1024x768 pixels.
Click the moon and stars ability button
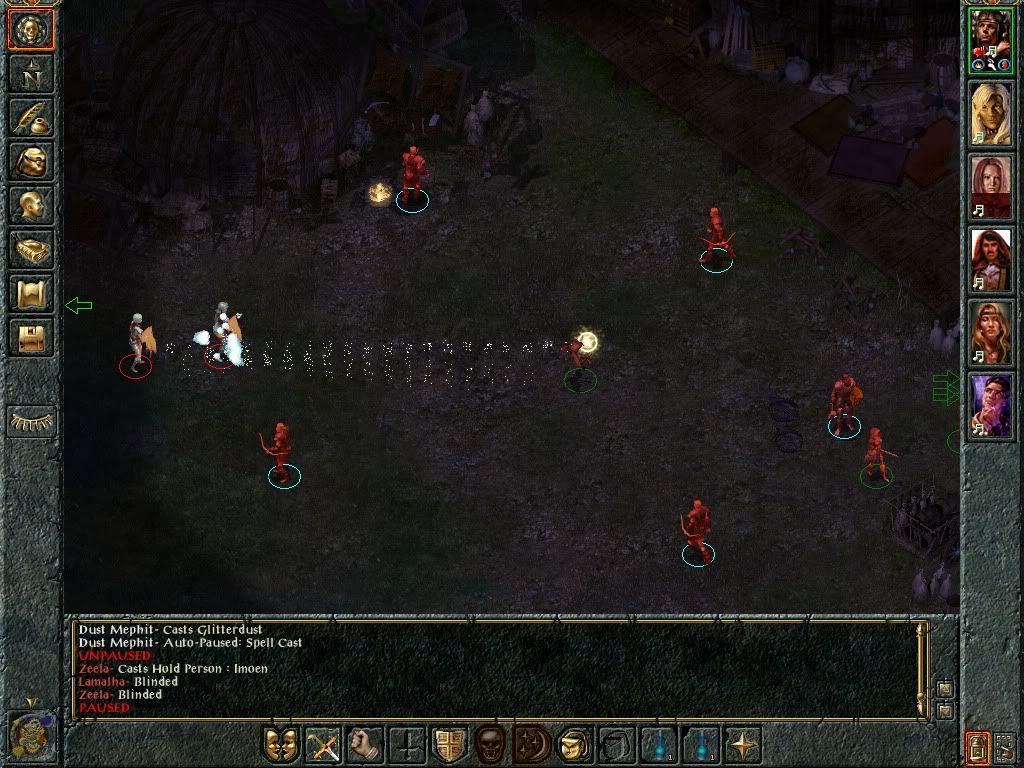(x=533, y=745)
